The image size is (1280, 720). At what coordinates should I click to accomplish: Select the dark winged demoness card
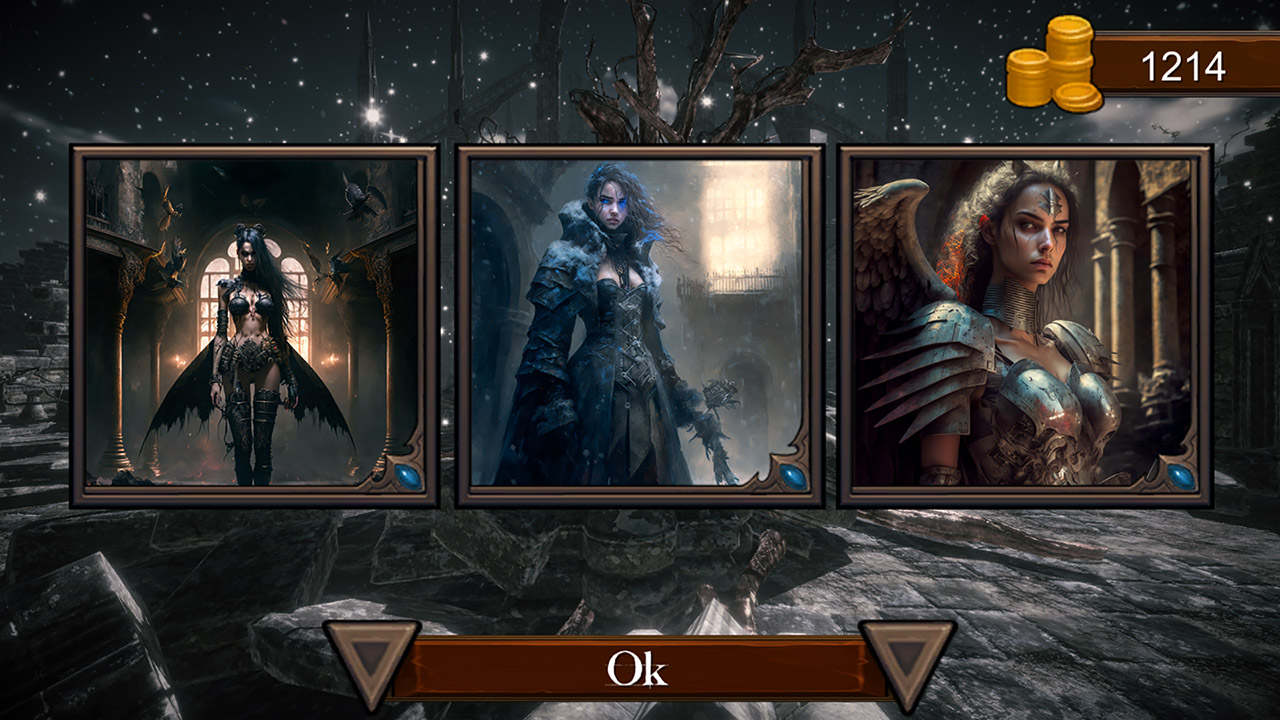[254, 325]
